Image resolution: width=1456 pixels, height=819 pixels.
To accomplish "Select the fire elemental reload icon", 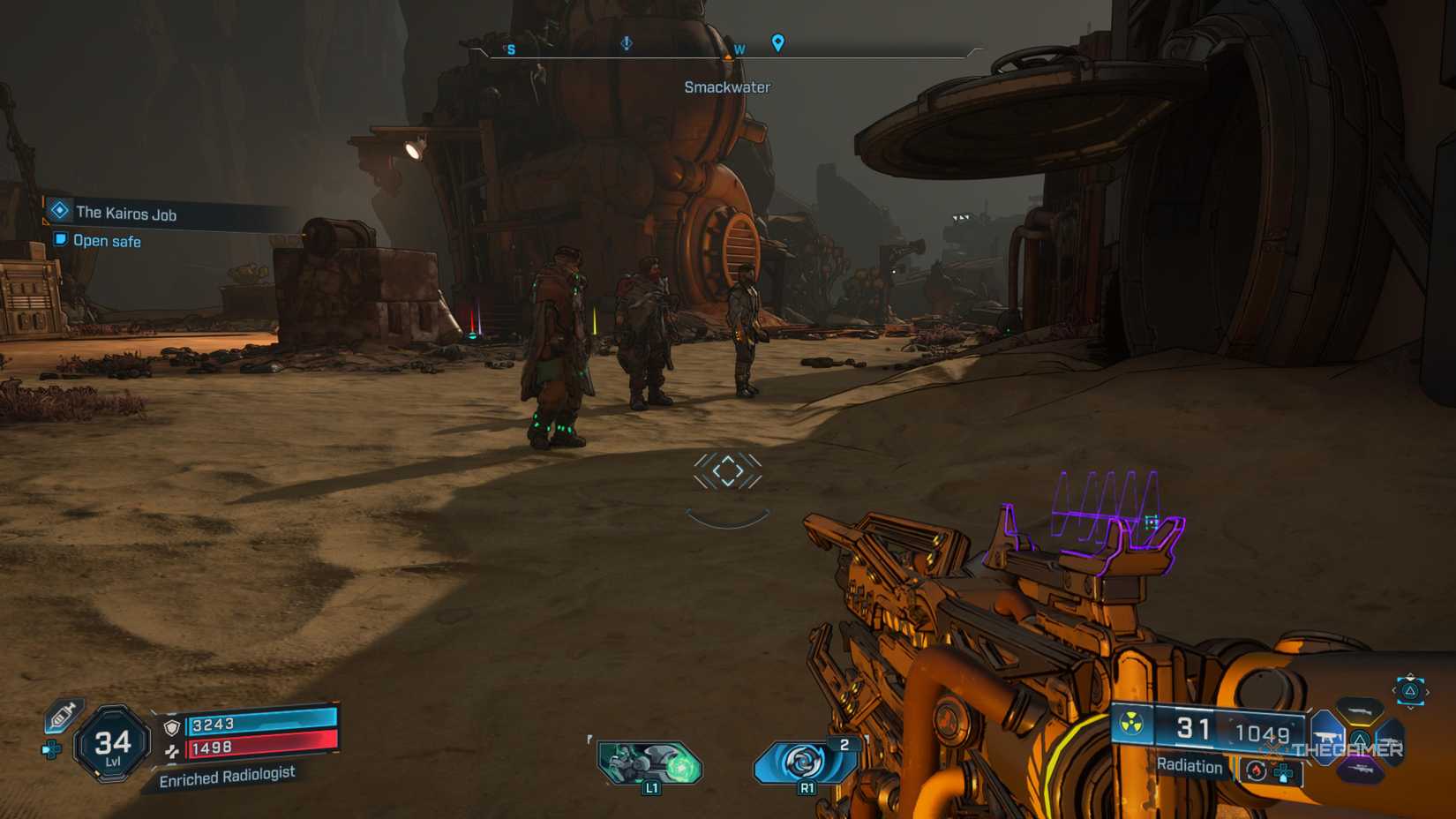I will coord(1257,770).
